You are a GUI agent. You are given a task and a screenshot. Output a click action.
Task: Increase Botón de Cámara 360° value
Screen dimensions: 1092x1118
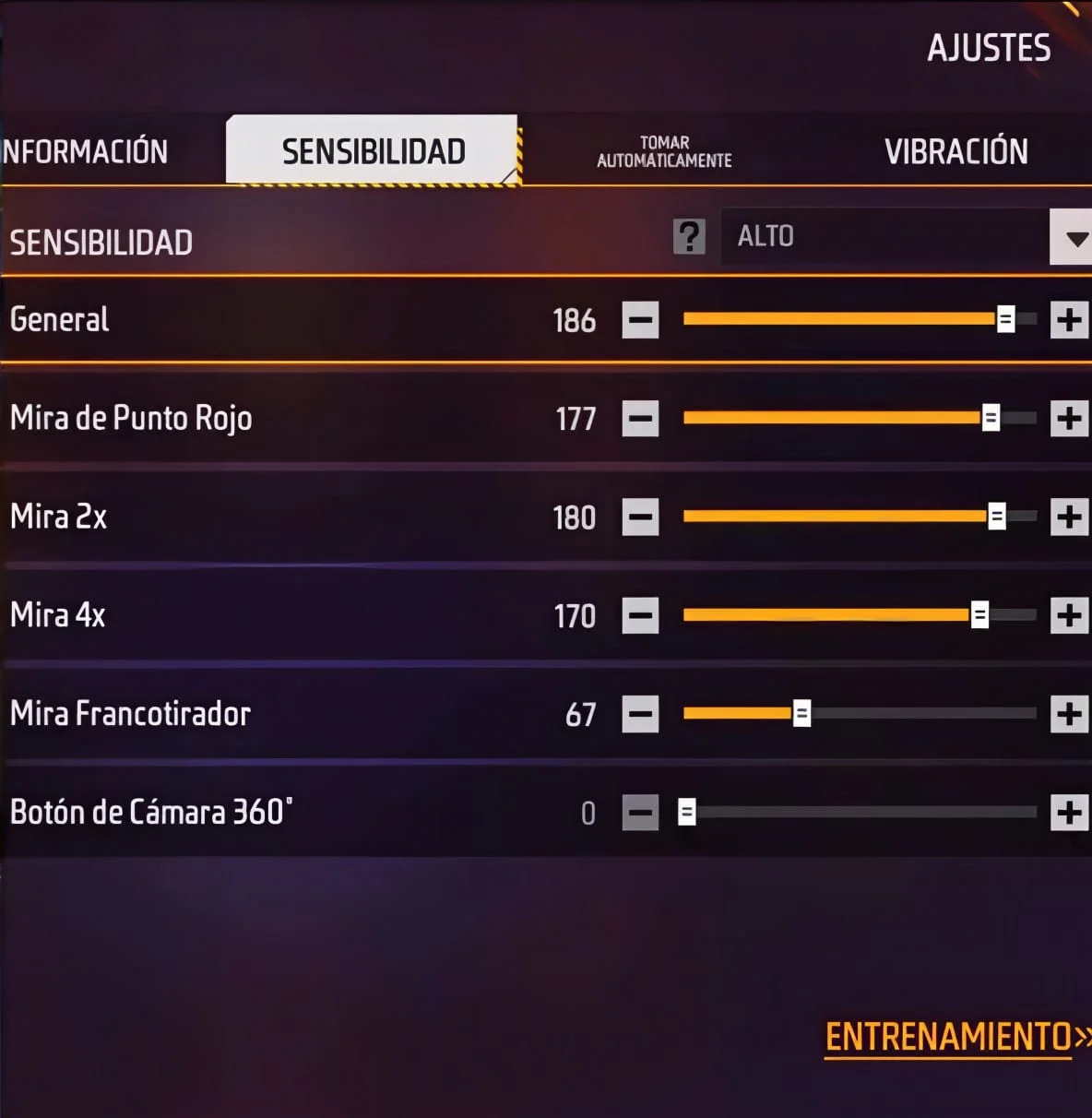(x=1069, y=813)
